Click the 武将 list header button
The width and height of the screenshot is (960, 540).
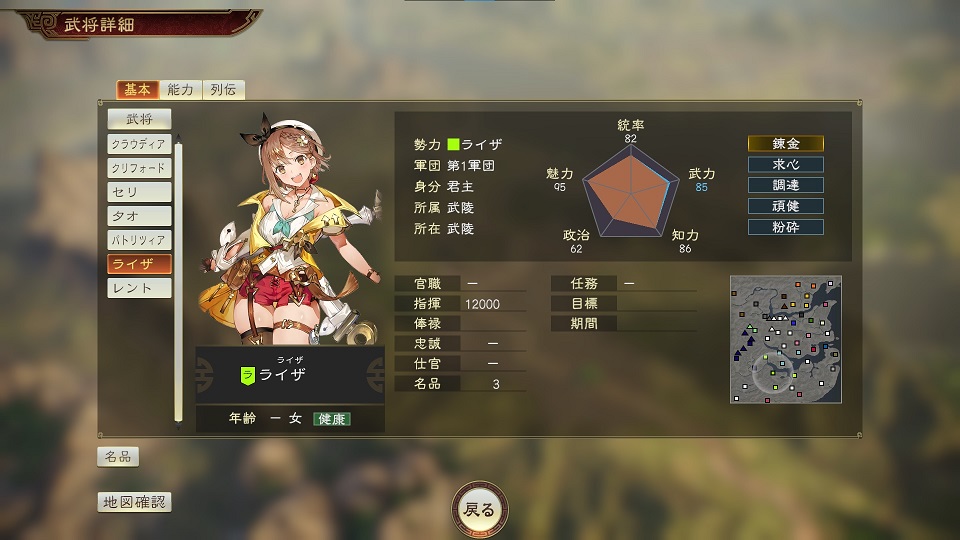coord(139,119)
